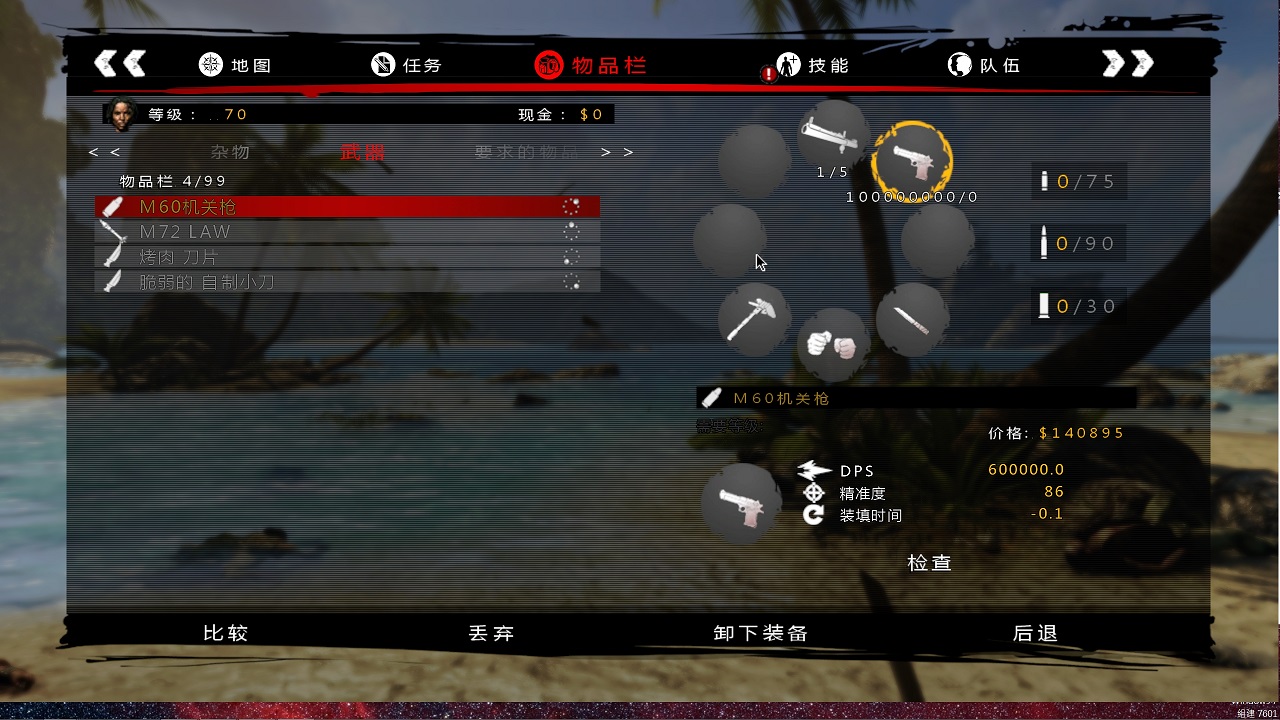This screenshot has height=720, width=1280.
Task: Click the left double-arrow for previous screen
Action: click(120, 62)
